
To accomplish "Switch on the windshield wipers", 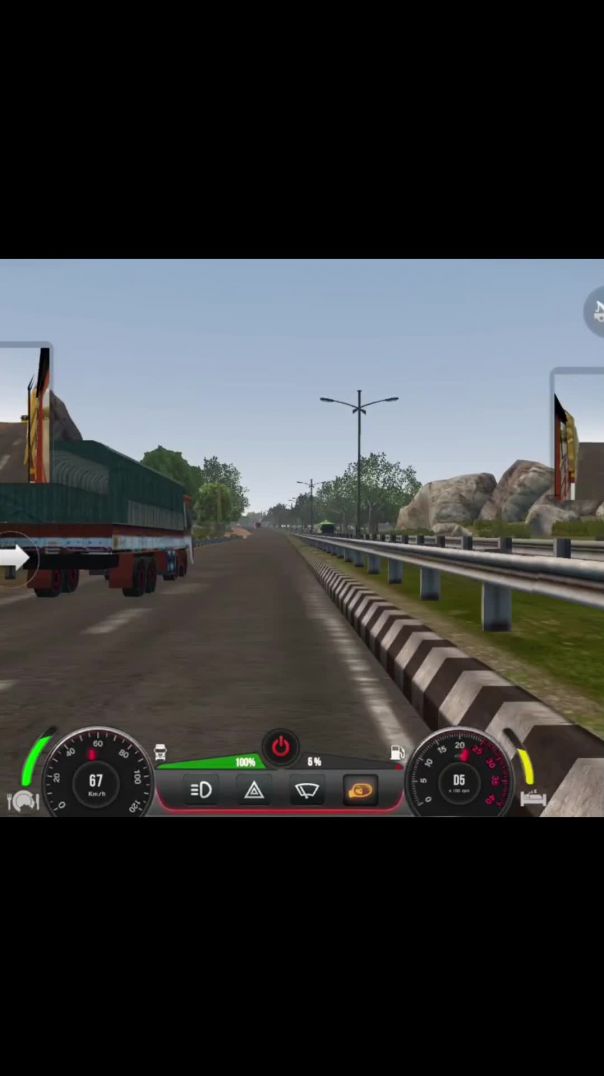I will 307,791.
